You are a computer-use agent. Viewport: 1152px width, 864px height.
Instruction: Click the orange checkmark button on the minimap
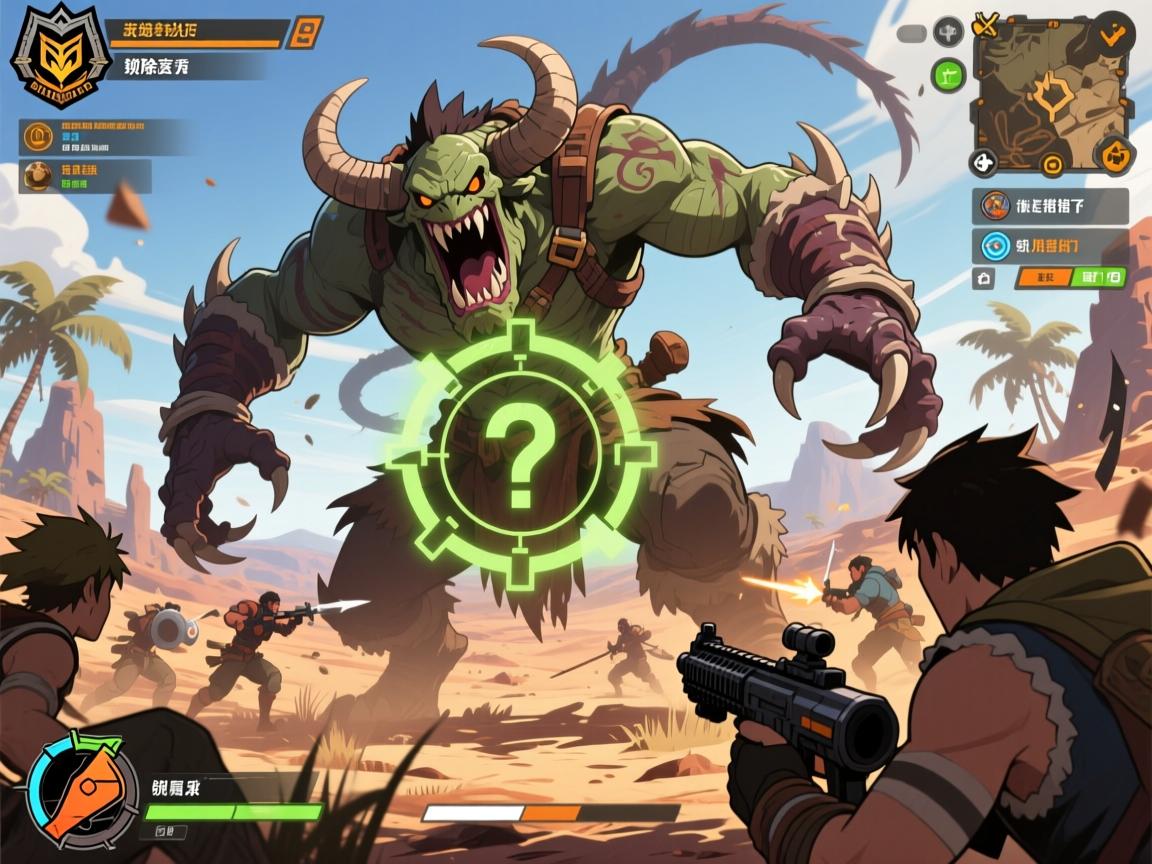tap(1112, 34)
